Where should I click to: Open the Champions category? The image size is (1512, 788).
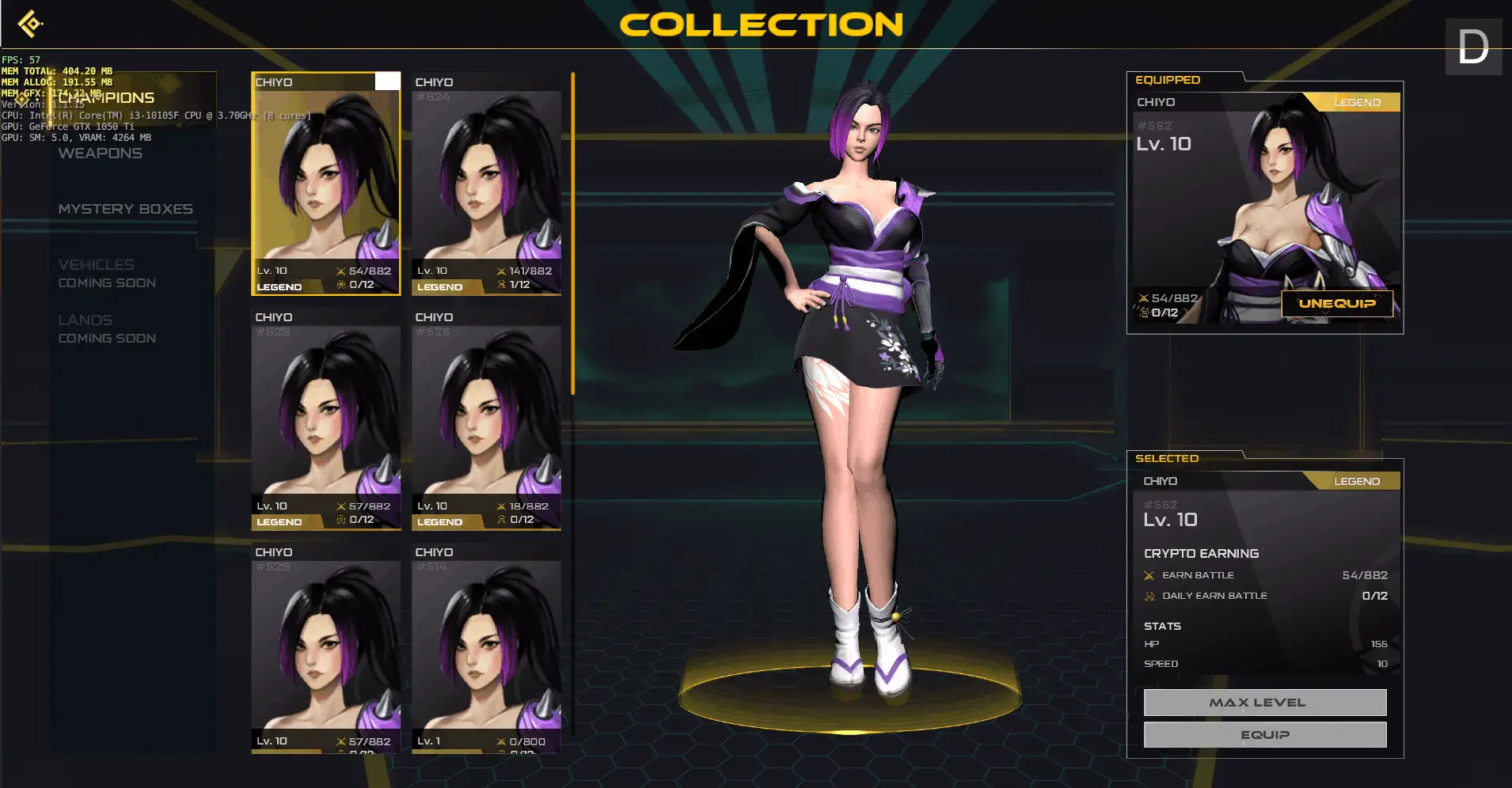click(x=107, y=98)
